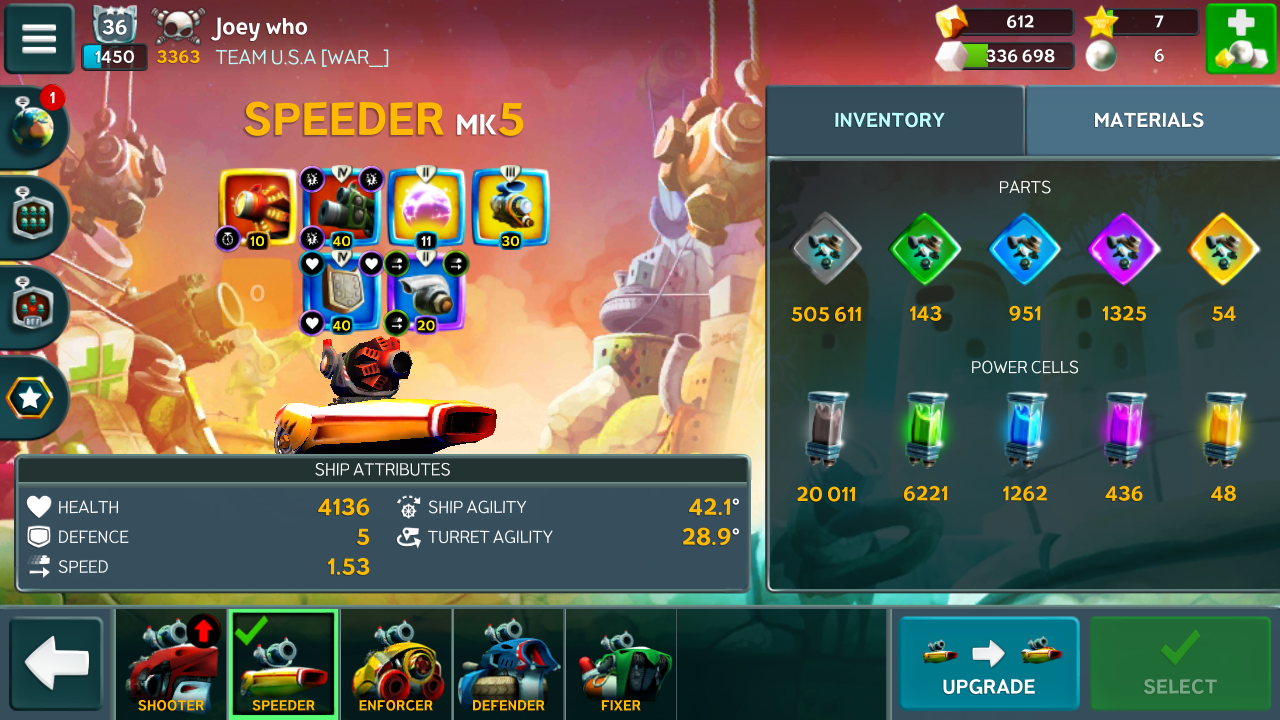
Task: Choose the turbo engine item slot
Action: click(x=426, y=292)
